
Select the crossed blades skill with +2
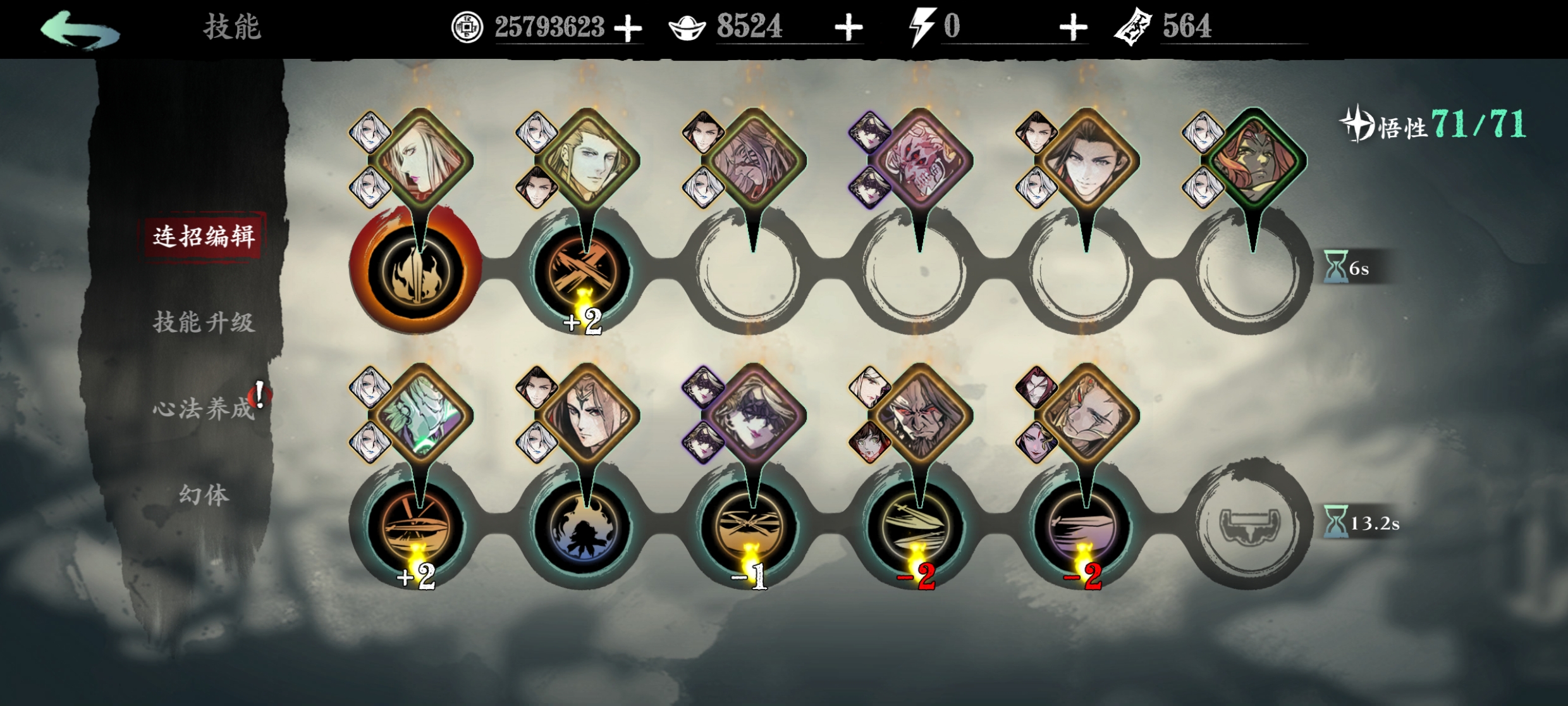(x=583, y=271)
